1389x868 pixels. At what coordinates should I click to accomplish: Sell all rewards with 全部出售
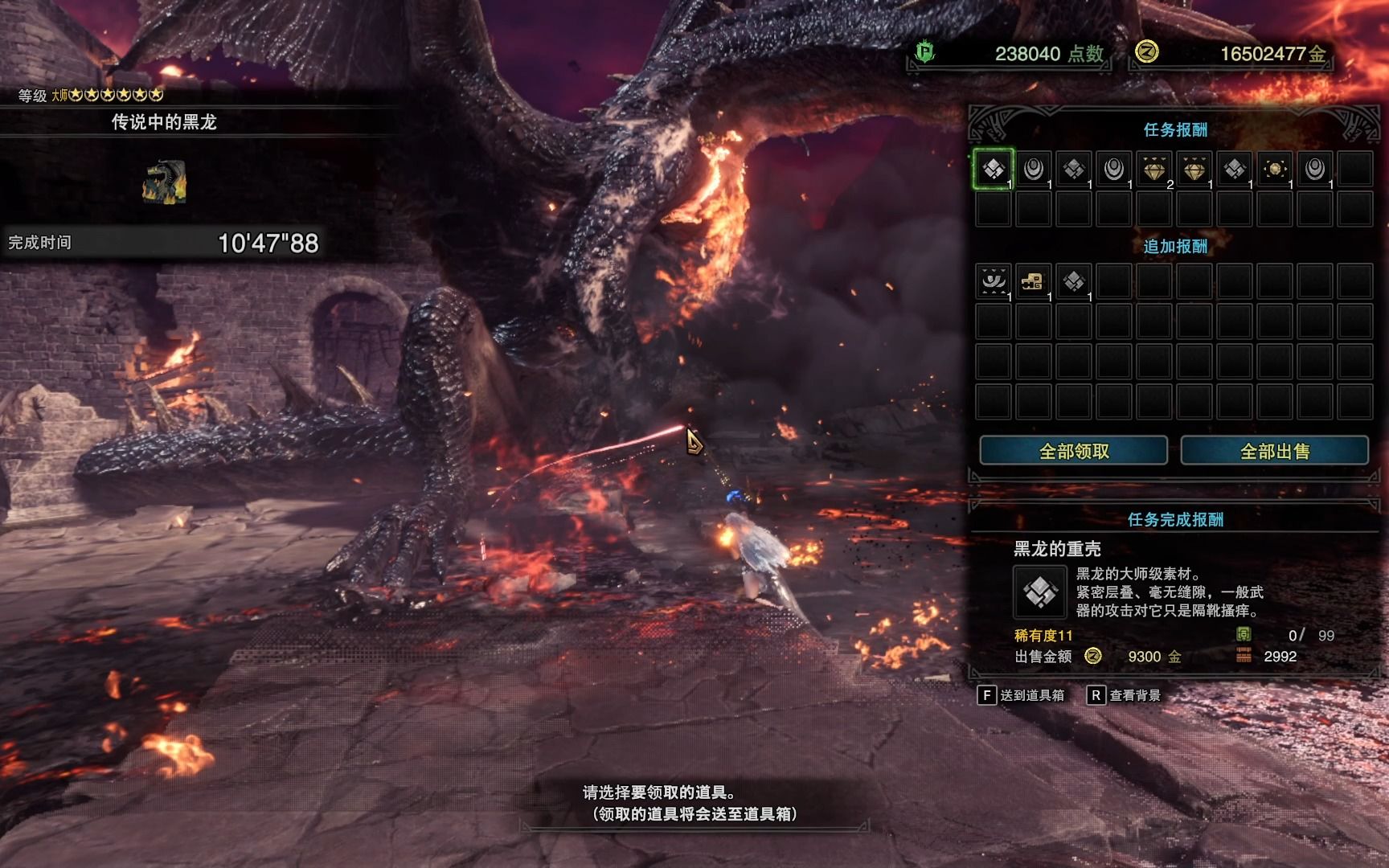1274,451
